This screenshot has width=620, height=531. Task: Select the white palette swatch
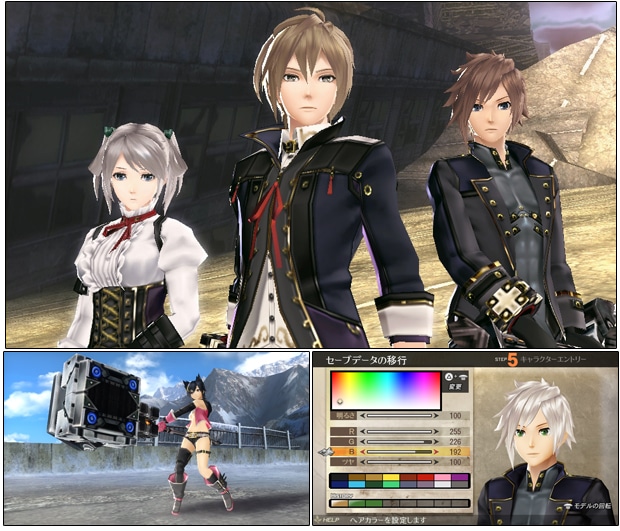[442, 484]
